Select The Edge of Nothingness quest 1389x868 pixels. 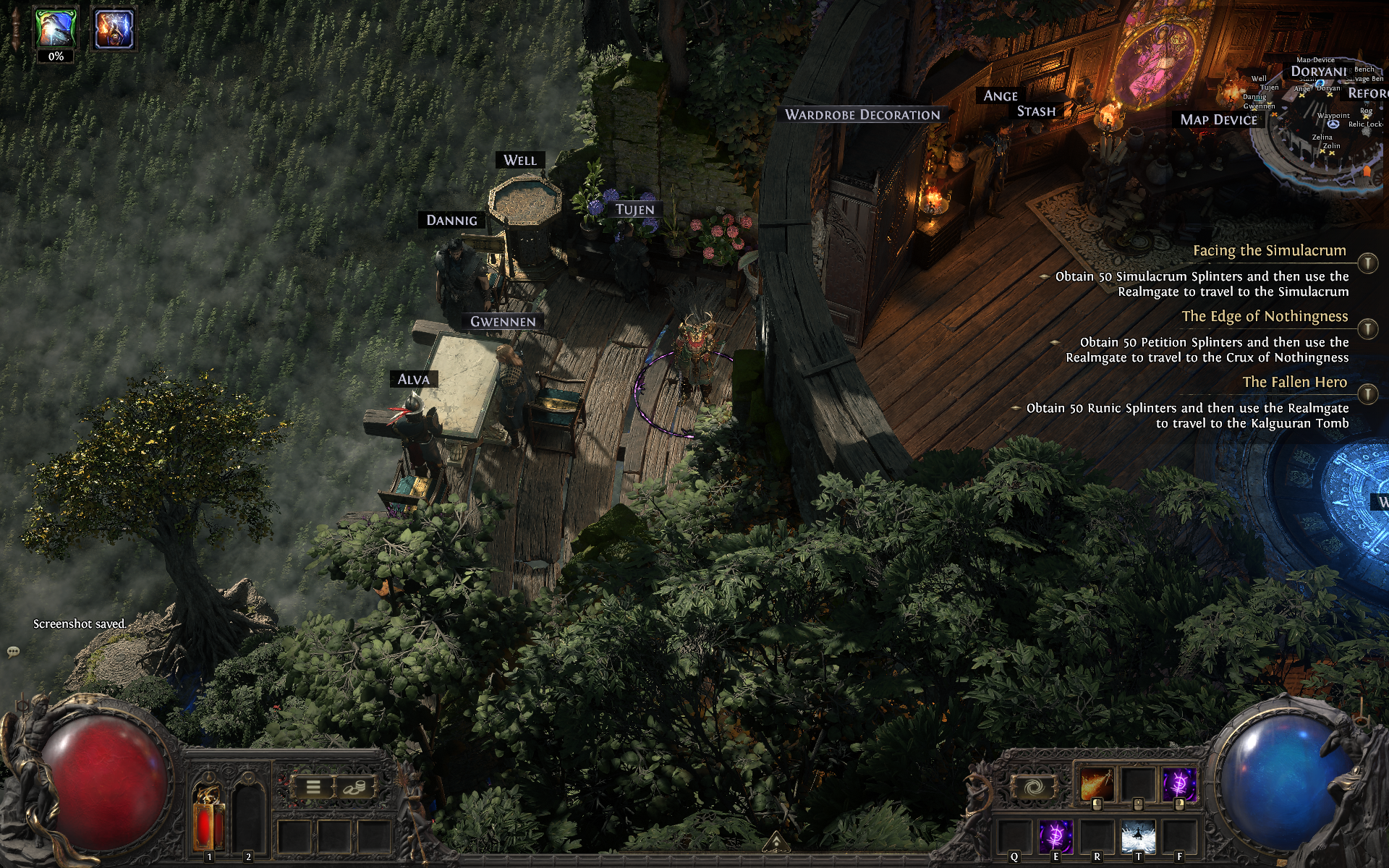point(1264,317)
